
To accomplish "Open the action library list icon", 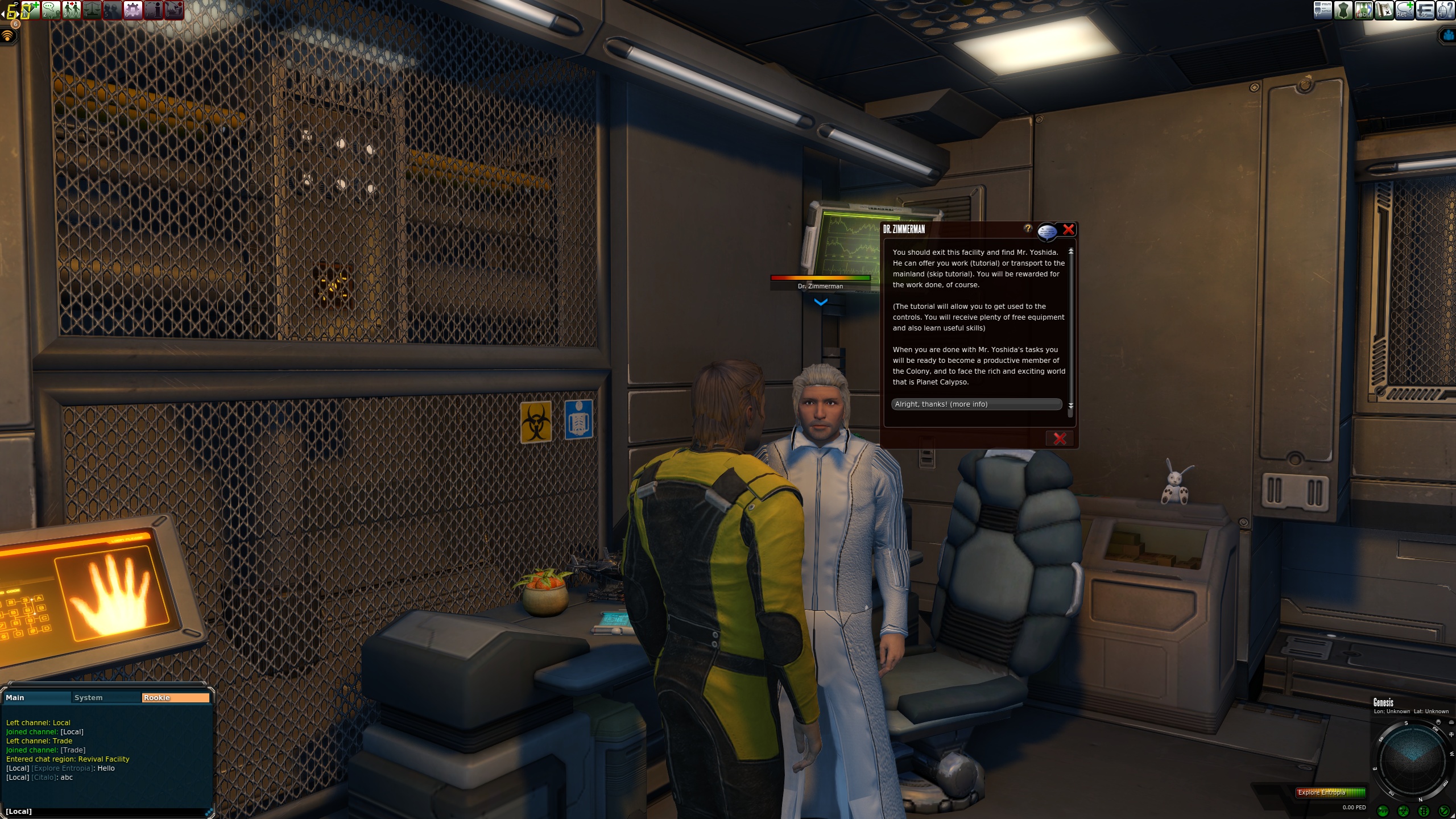I will pyautogui.click(x=1322, y=10).
